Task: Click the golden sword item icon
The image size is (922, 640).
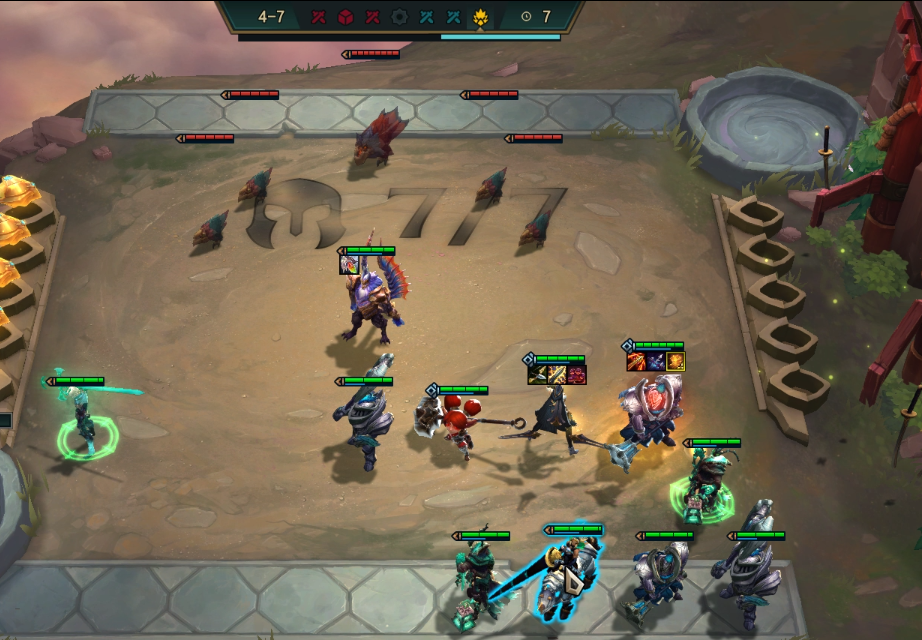Action: point(557,375)
